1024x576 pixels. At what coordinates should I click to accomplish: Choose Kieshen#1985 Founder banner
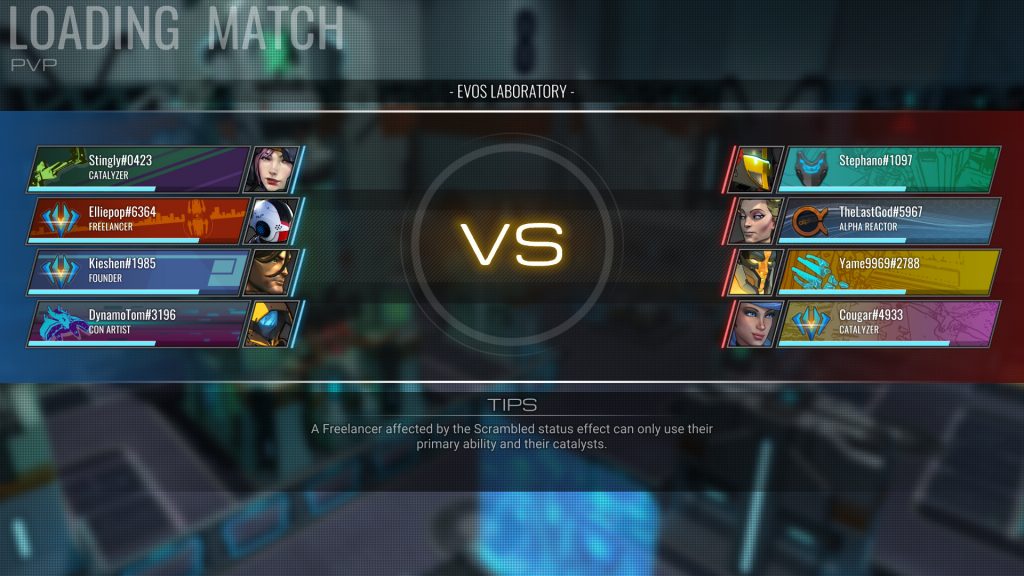[x=140, y=273]
